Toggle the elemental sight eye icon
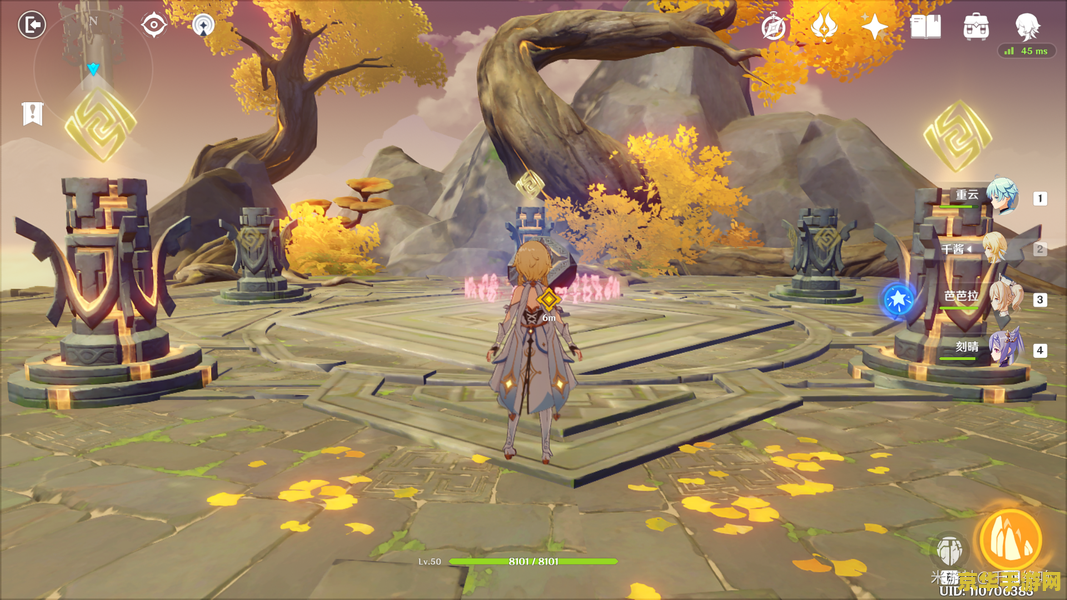The width and height of the screenshot is (1067, 600). tap(153, 25)
